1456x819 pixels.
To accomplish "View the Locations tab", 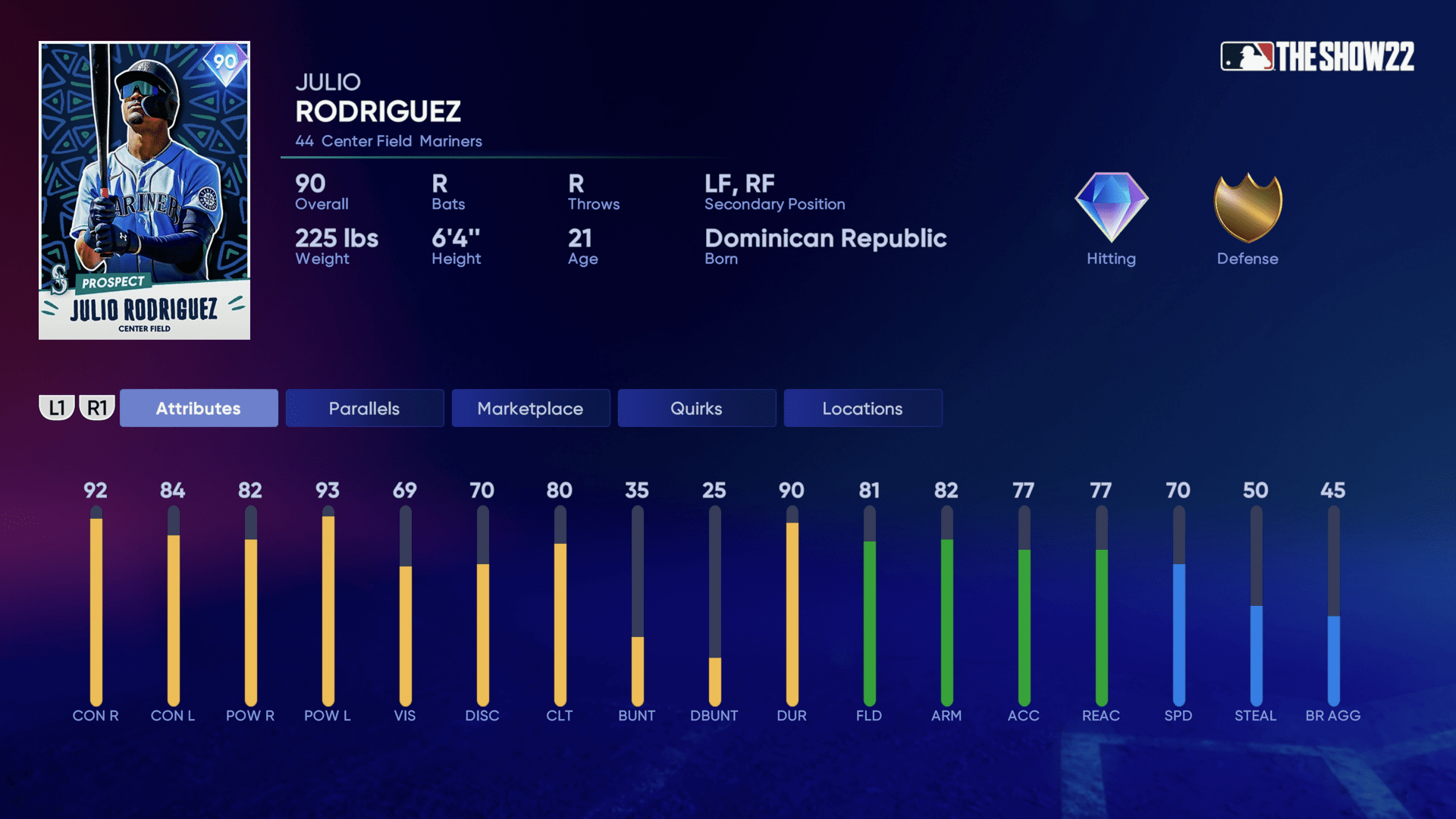I will [862, 408].
